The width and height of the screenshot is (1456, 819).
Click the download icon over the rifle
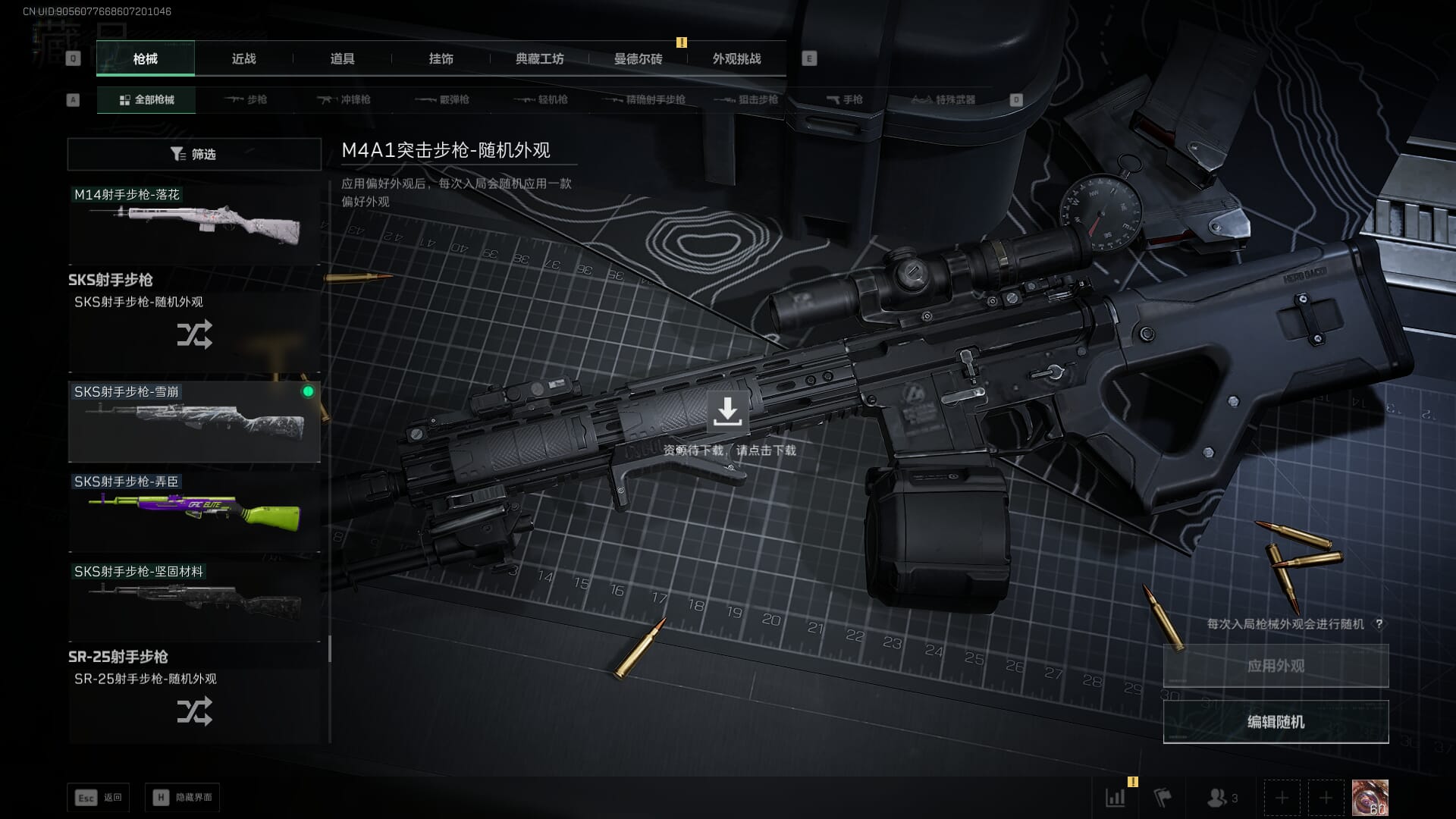(727, 411)
